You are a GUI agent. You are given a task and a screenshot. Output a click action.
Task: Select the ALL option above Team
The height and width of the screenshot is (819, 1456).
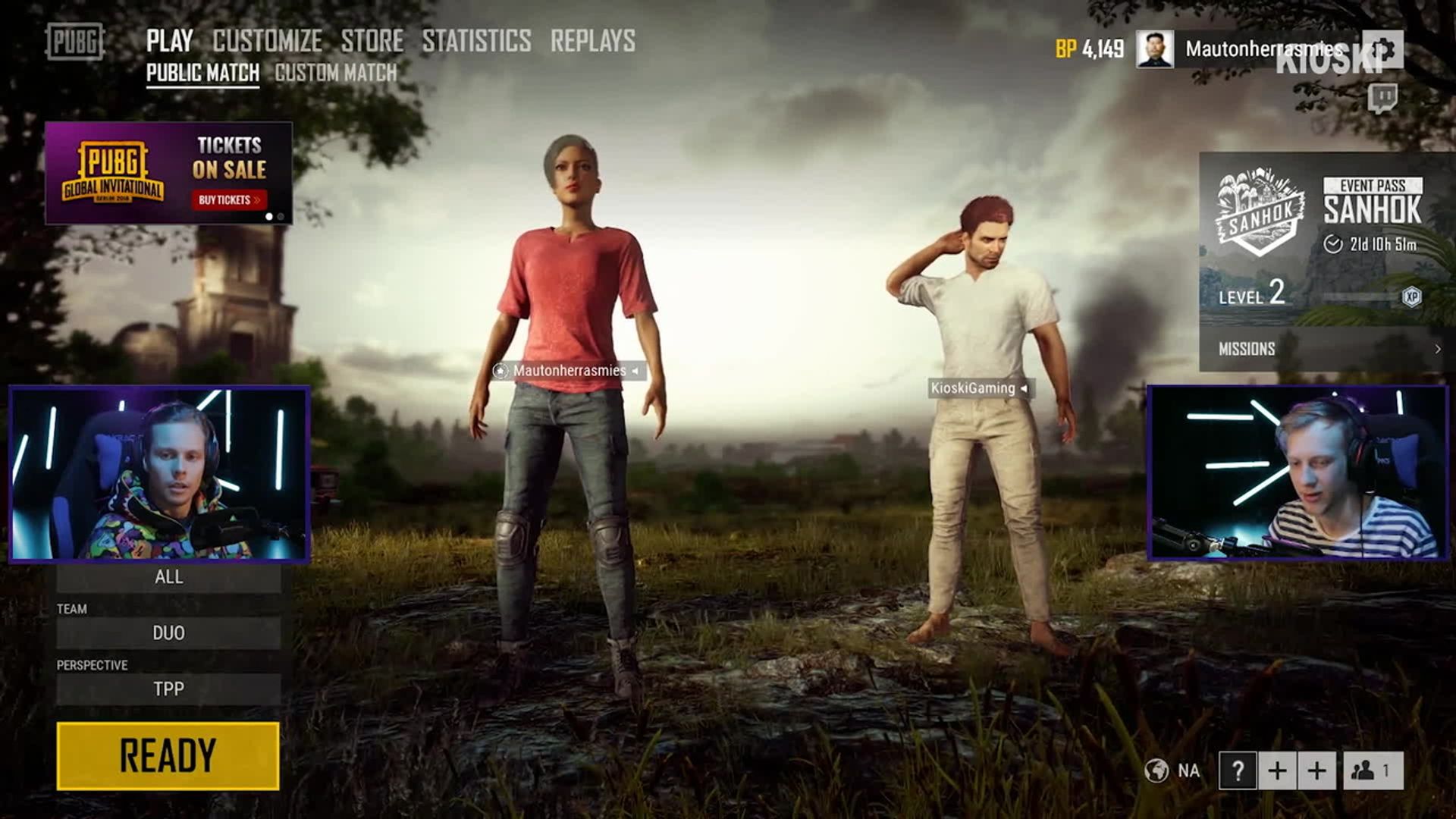coord(168,577)
